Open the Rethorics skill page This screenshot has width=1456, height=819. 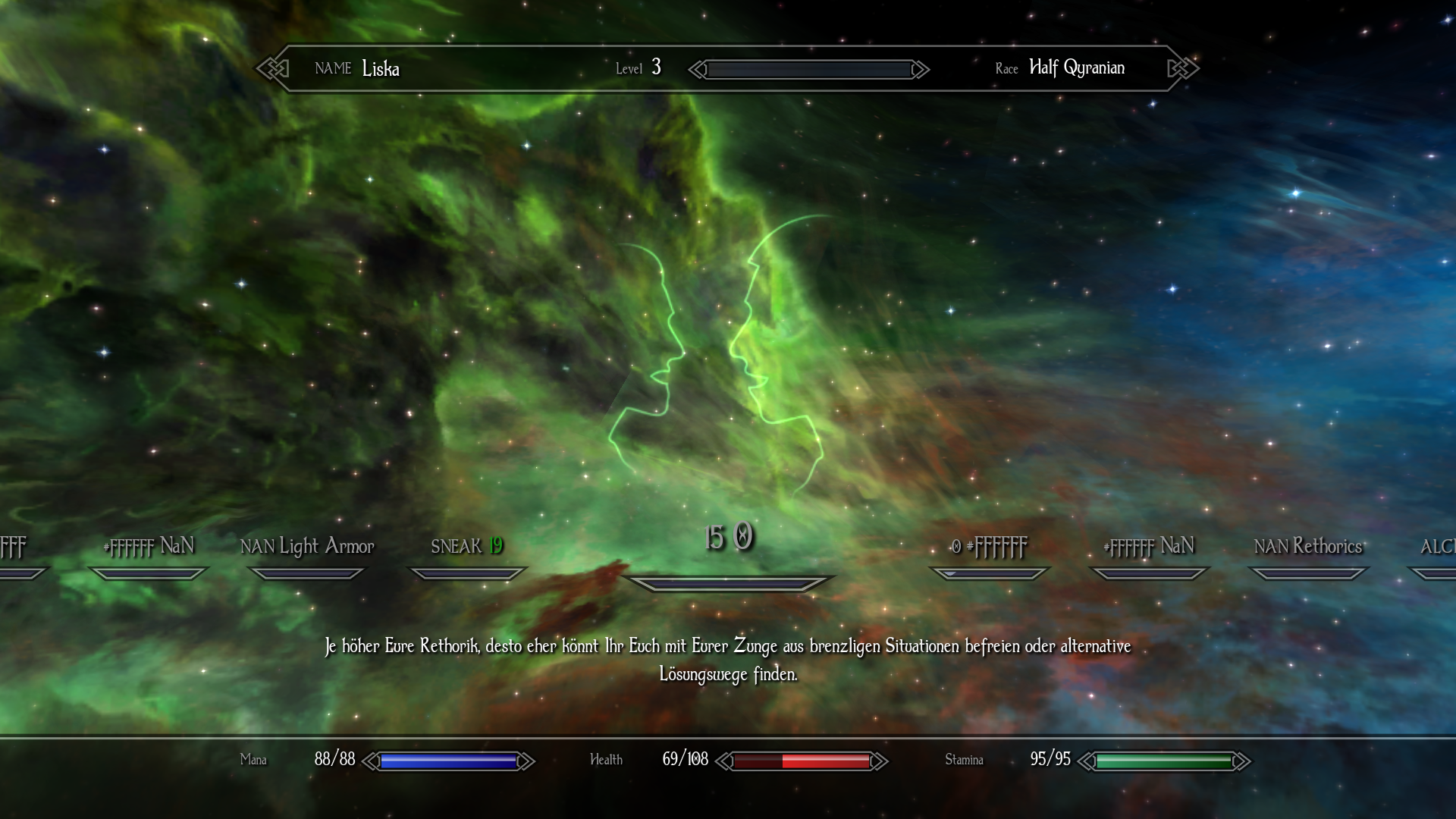point(1307,545)
